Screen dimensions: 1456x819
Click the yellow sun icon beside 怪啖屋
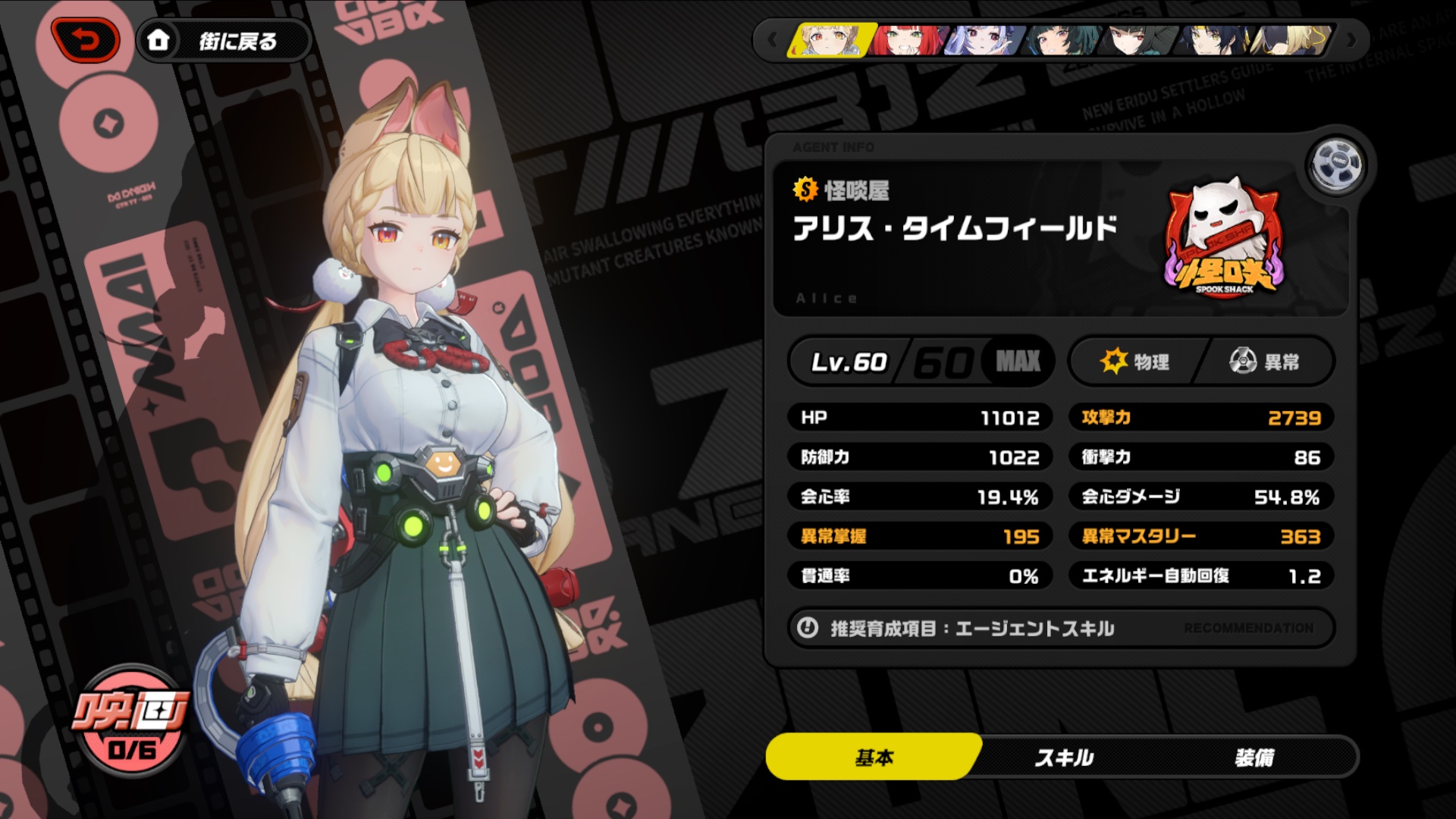[x=805, y=192]
